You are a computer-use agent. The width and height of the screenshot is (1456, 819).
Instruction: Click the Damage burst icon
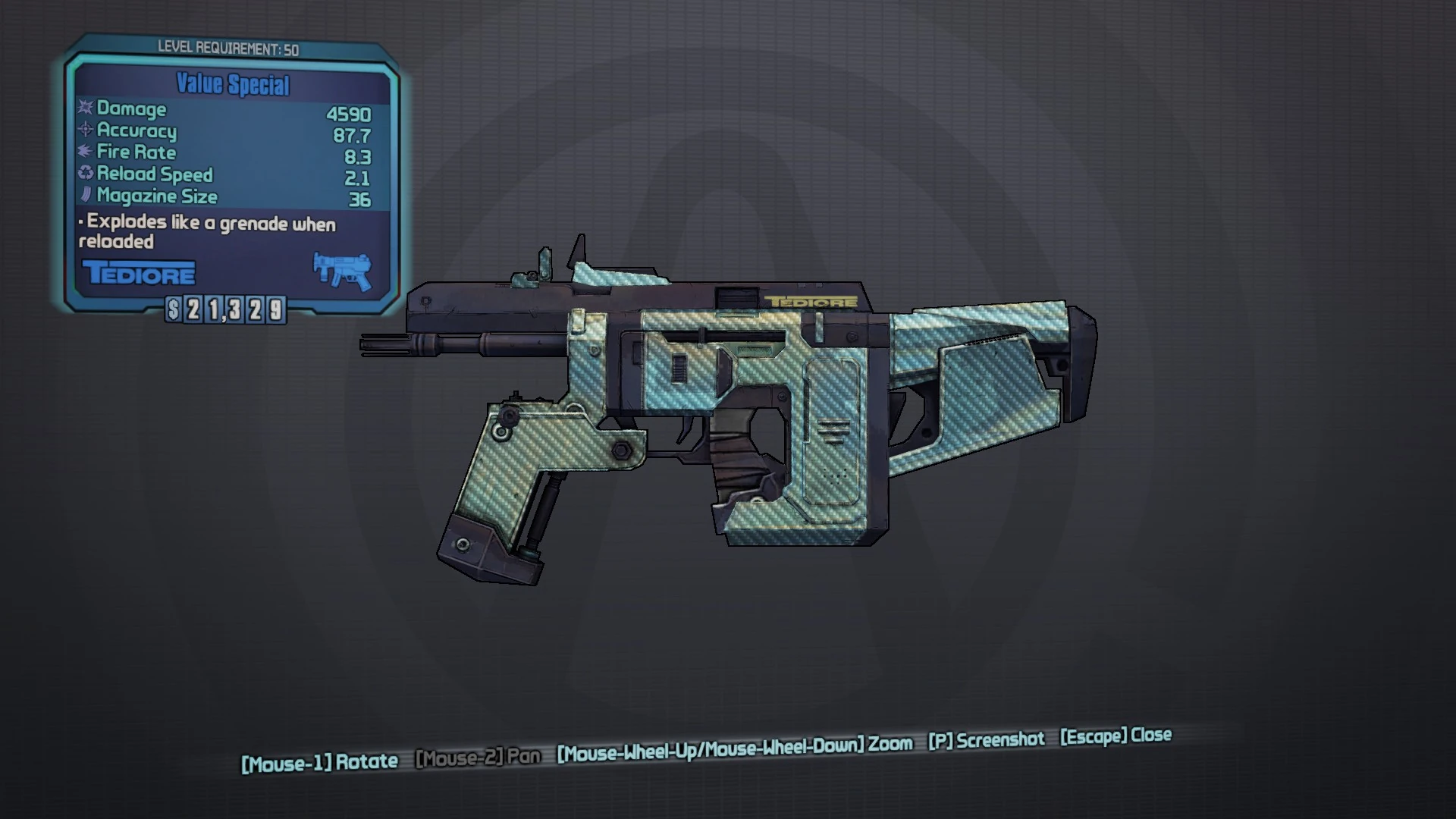click(83, 109)
